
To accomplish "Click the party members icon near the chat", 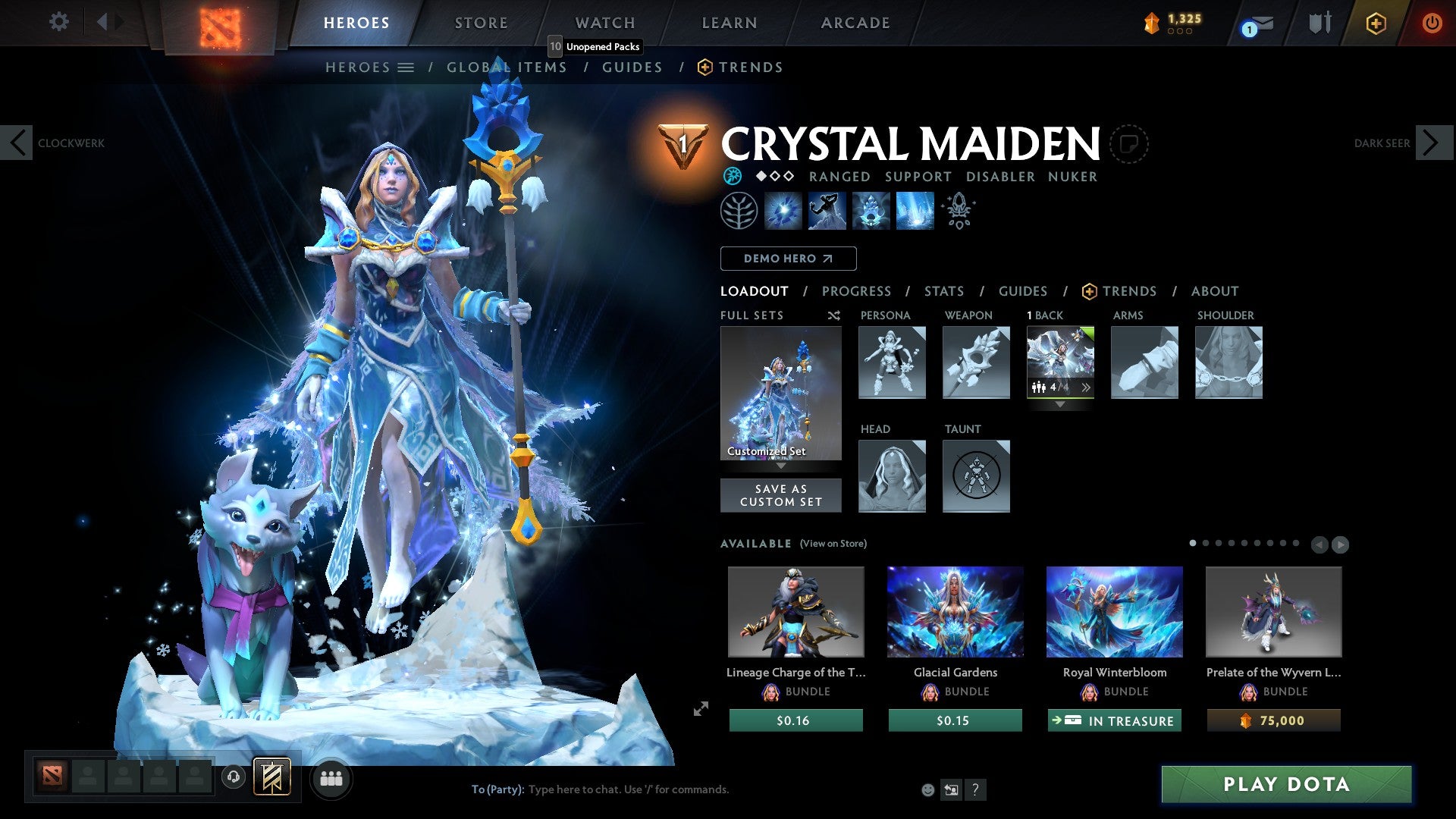I will (331, 778).
